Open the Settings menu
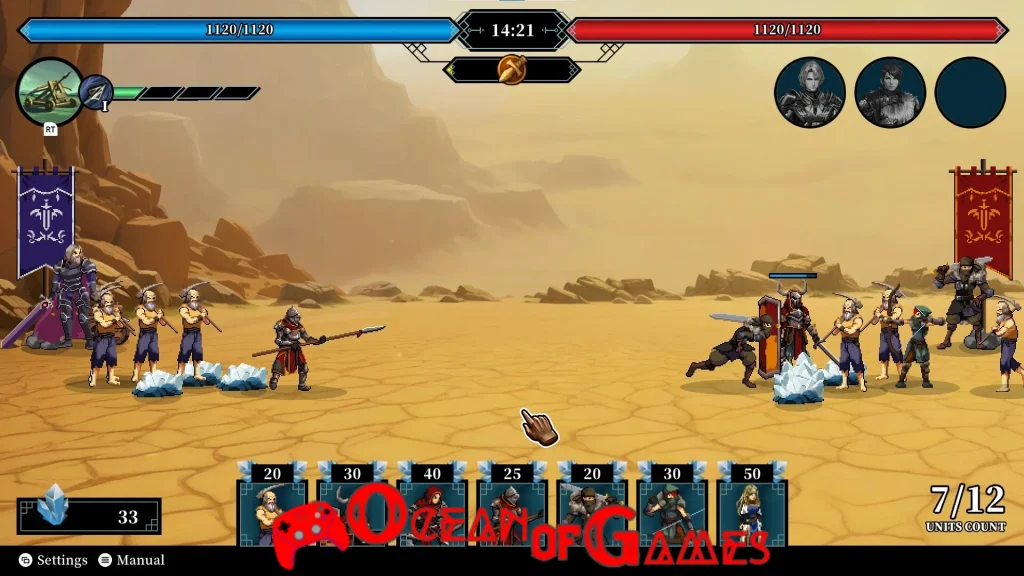1024x576 pixels. 54,560
